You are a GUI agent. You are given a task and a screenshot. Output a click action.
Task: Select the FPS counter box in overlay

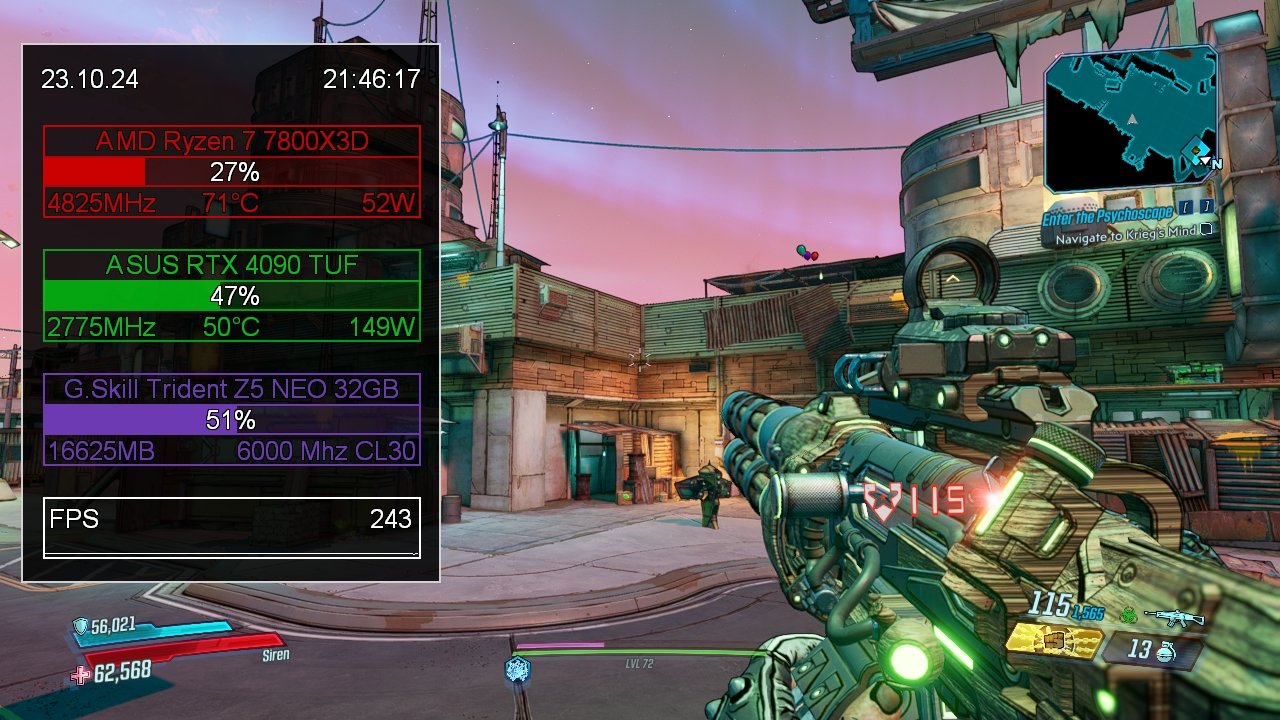point(231,527)
